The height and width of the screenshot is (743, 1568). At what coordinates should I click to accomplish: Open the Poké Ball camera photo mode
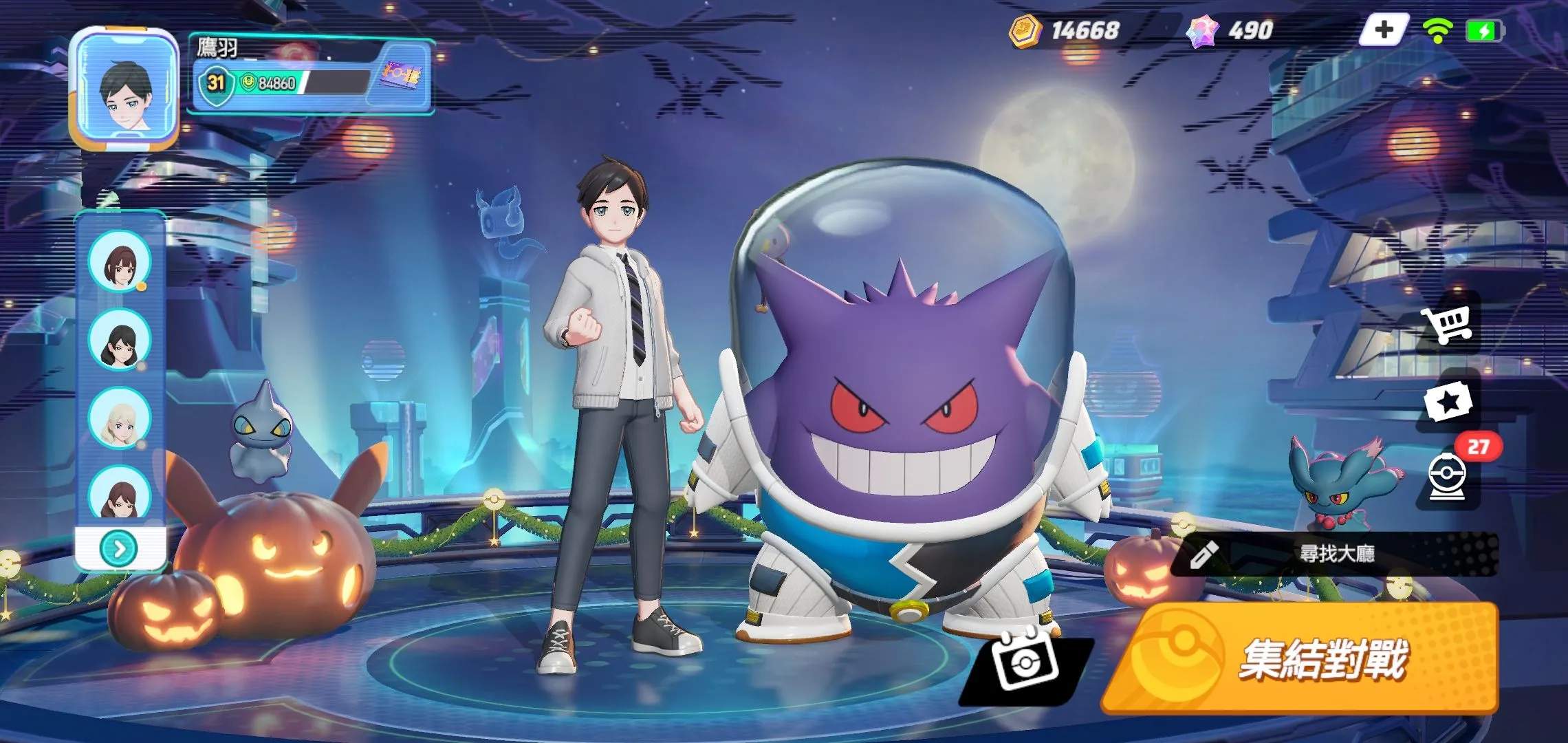pyautogui.click(x=1024, y=662)
